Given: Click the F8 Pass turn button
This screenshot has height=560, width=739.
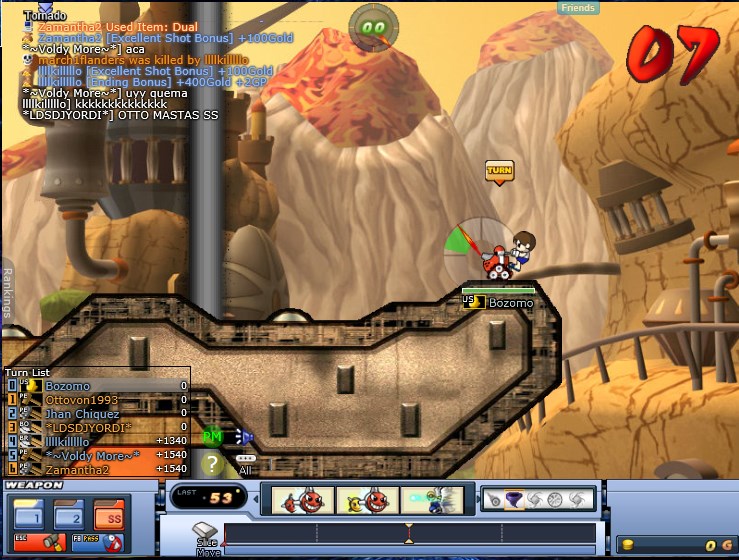Looking at the screenshot, I should pos(96,541).
